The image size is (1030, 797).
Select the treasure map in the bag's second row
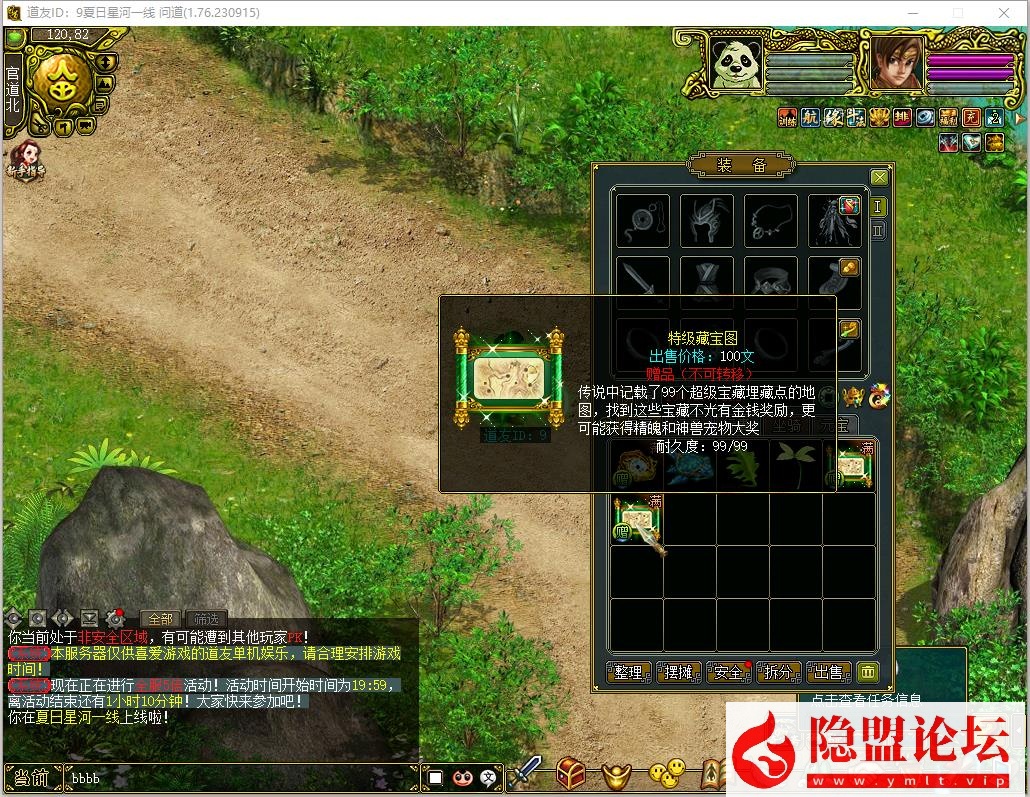coord(637,519)
